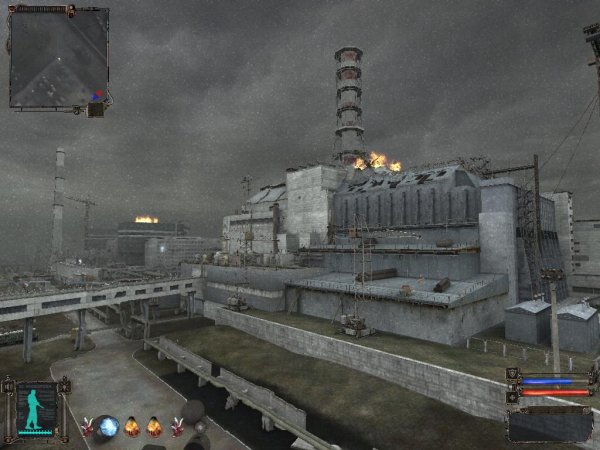Open the minimap in the corner

(x=58, y=58)
